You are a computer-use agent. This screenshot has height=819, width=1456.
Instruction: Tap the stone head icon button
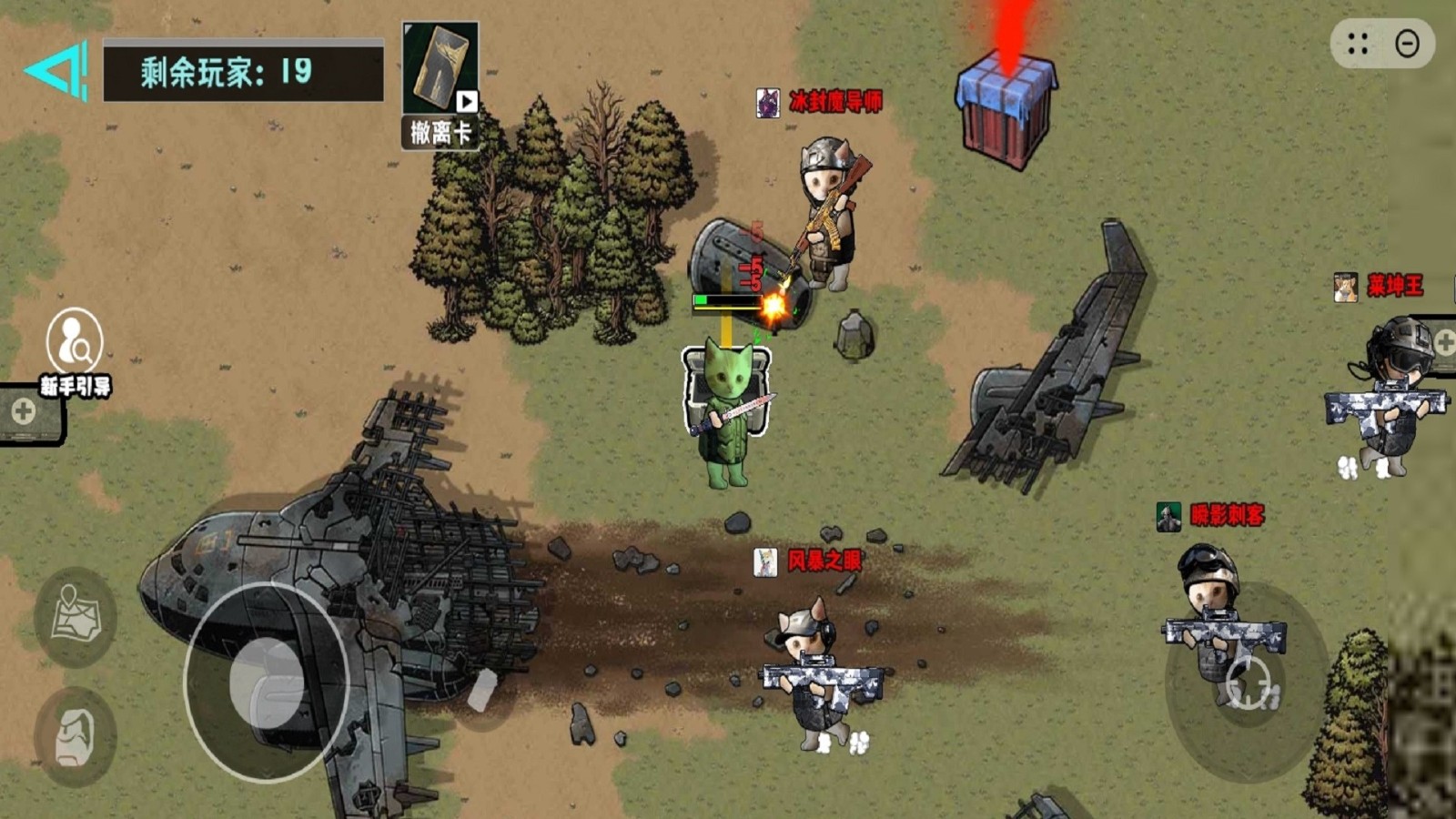tap(75, 736)
